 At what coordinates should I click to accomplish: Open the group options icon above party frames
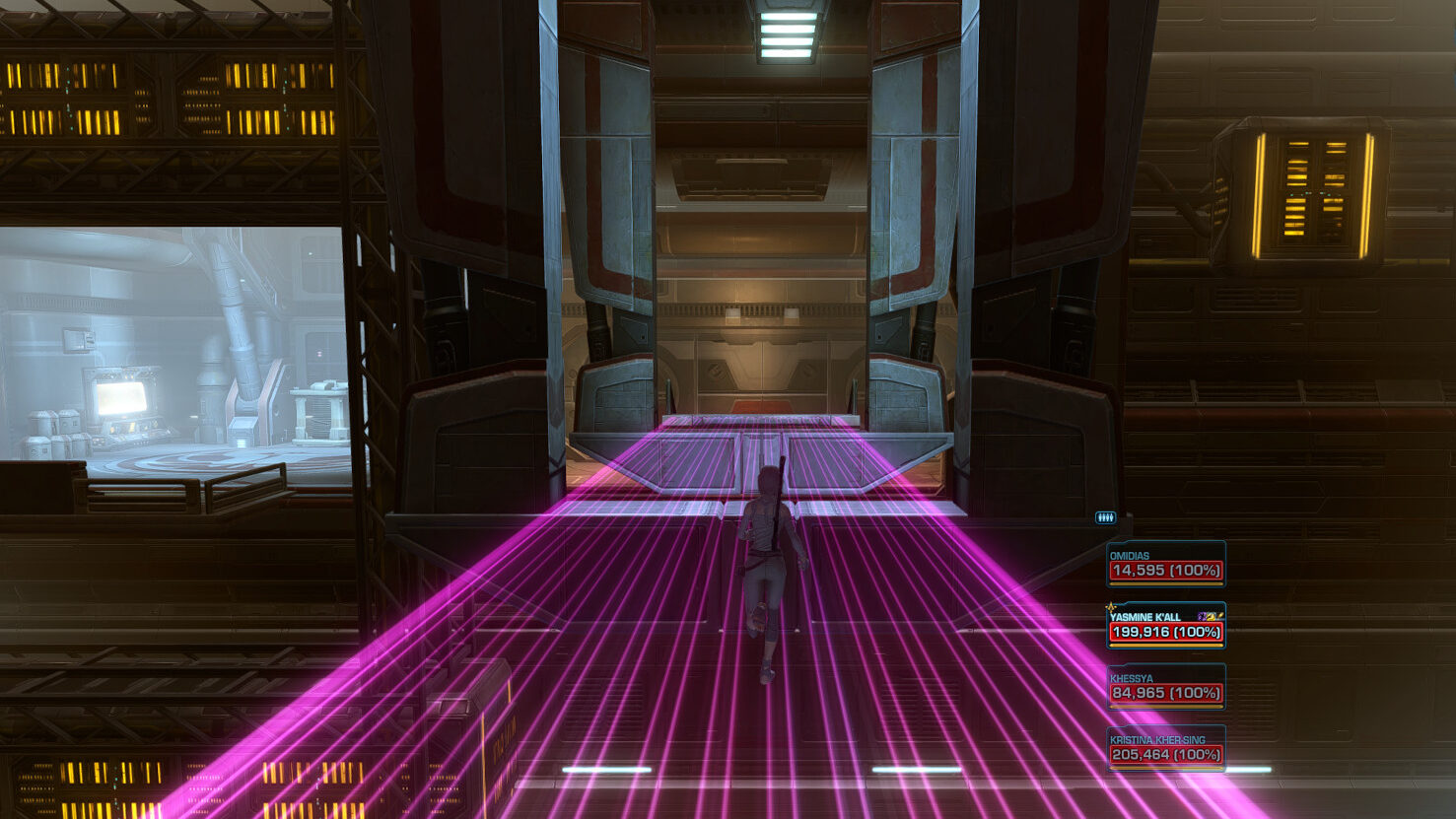(1105, 517)
